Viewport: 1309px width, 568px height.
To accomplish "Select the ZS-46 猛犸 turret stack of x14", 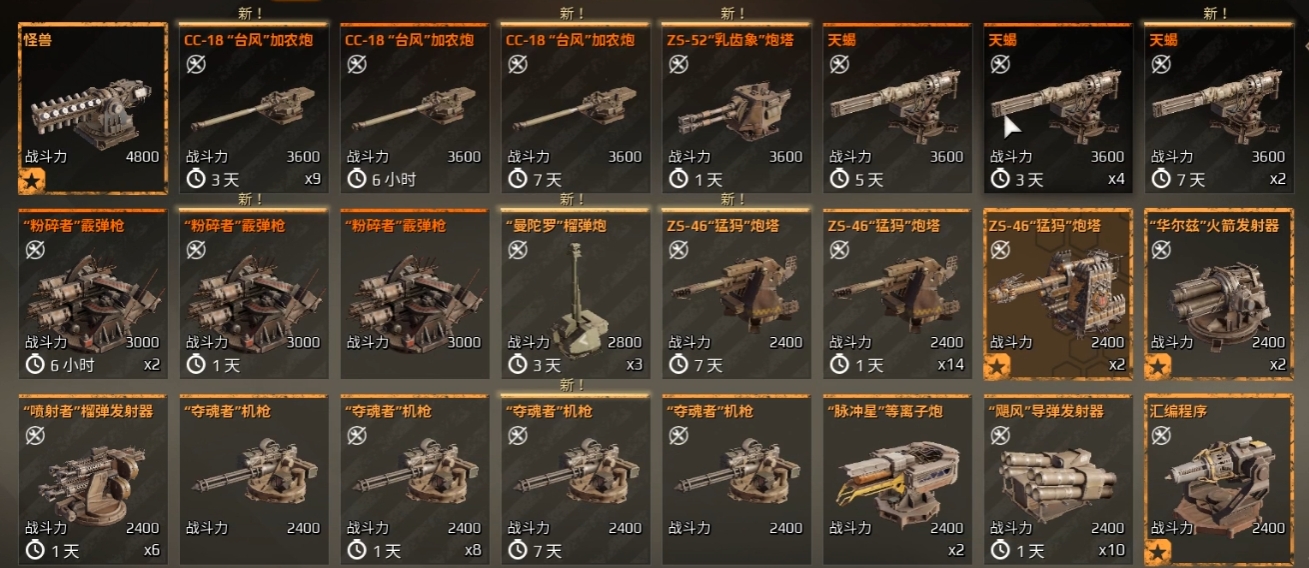I will pyautogui.click(x=896, y=294).
